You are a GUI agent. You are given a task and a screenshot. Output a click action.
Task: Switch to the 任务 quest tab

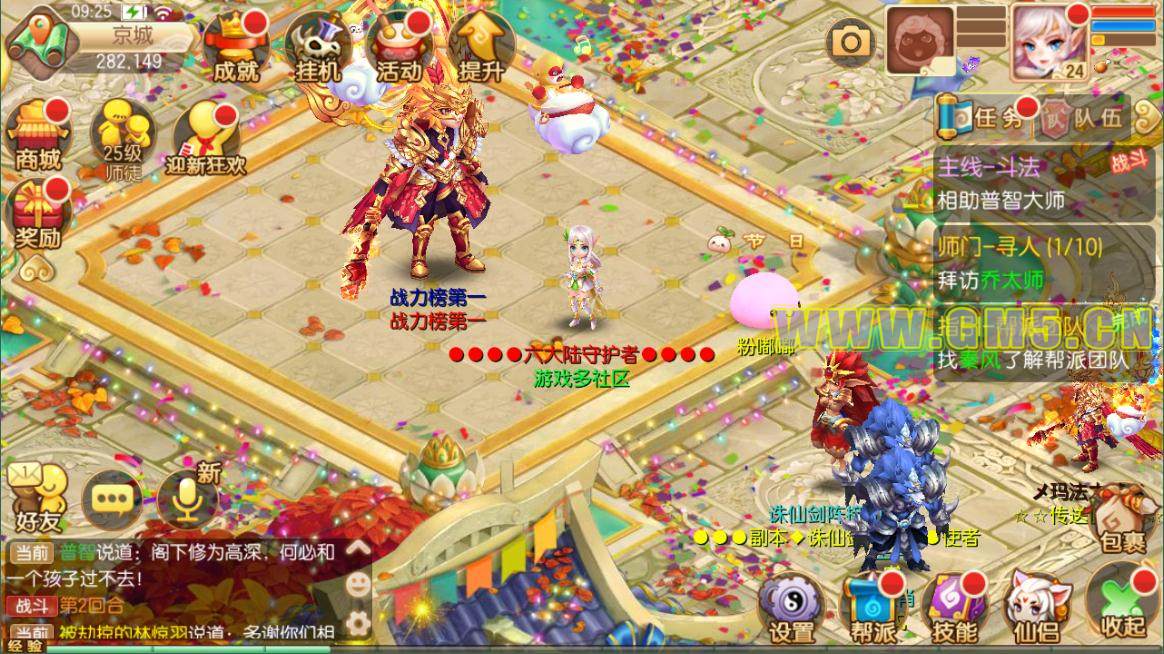(x=980, y=118)
